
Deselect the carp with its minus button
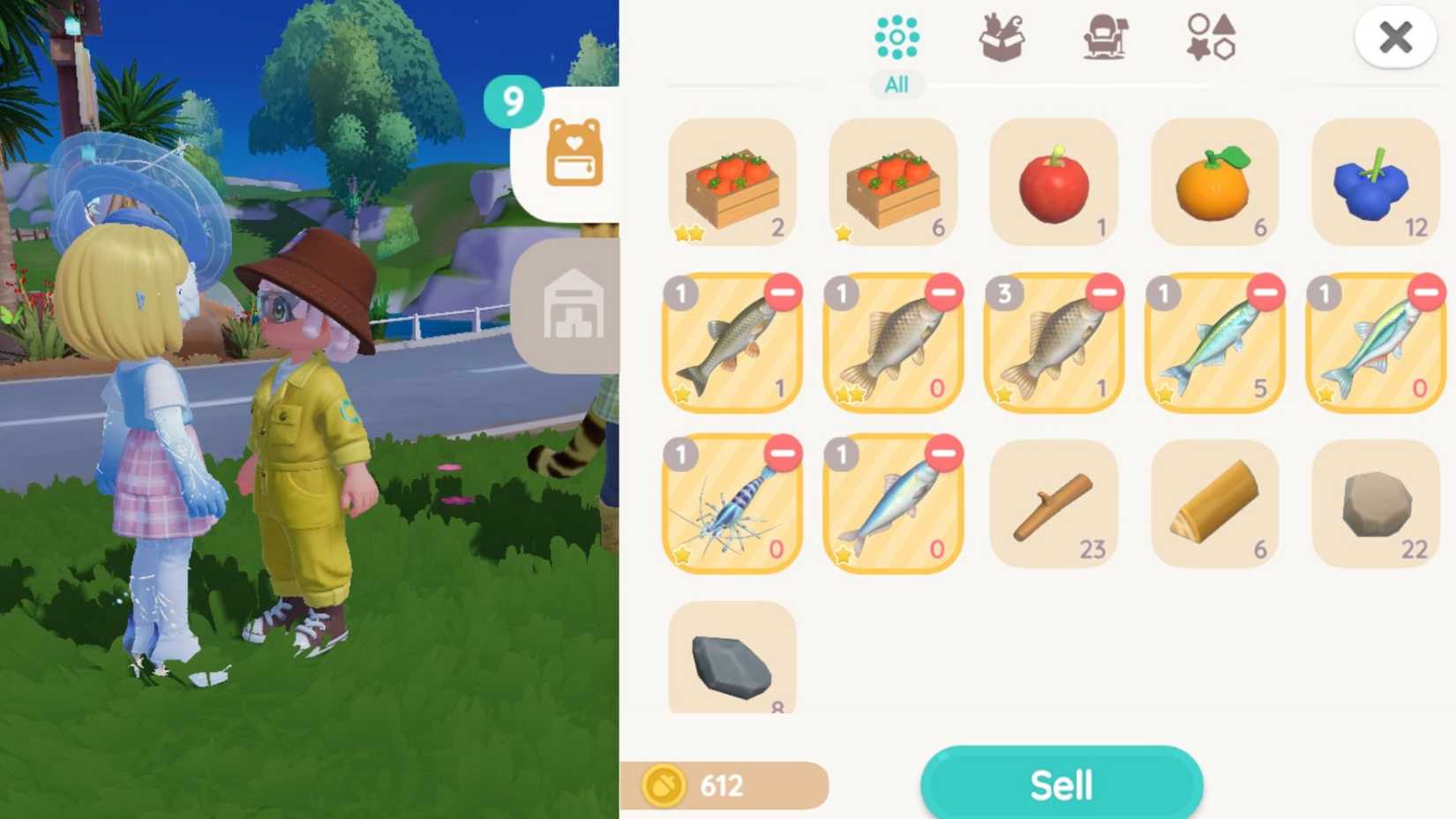pos(947,294)
